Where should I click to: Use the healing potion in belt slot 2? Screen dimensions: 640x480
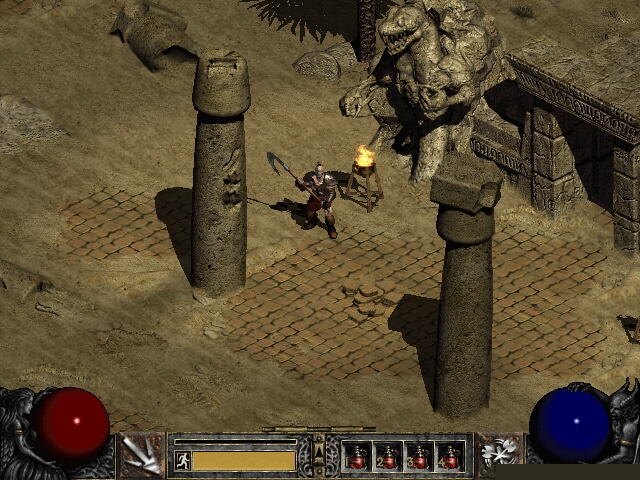[x=388, y=456]
